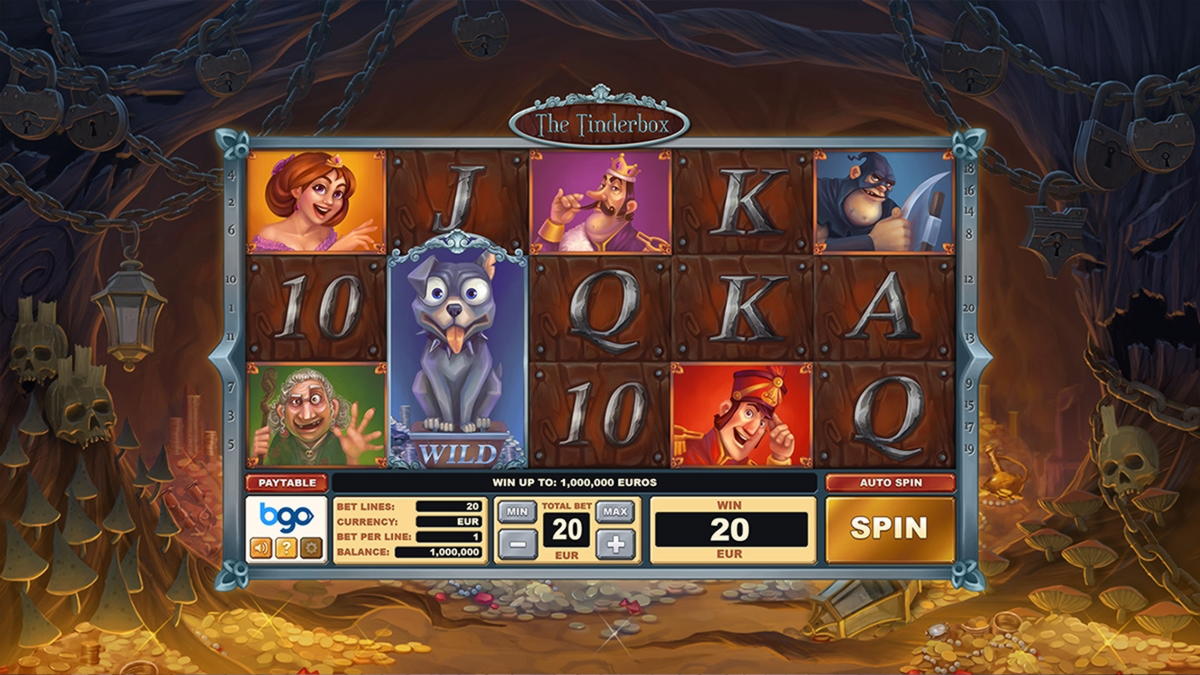This screenshot has height=675, width=1200.
Task: Increase total bet with the plus button
Action: click(615, 545)
